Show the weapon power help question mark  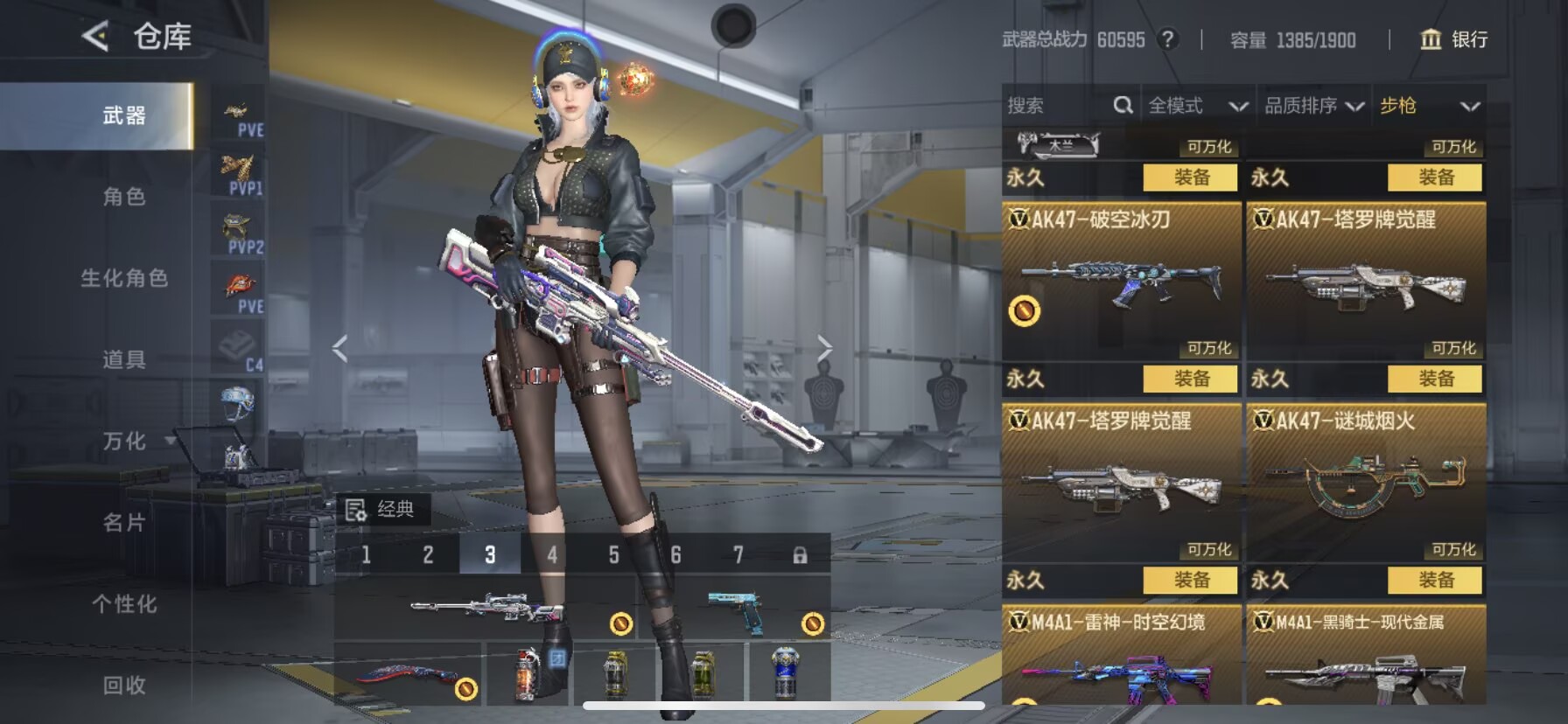tap(1167, 39)
